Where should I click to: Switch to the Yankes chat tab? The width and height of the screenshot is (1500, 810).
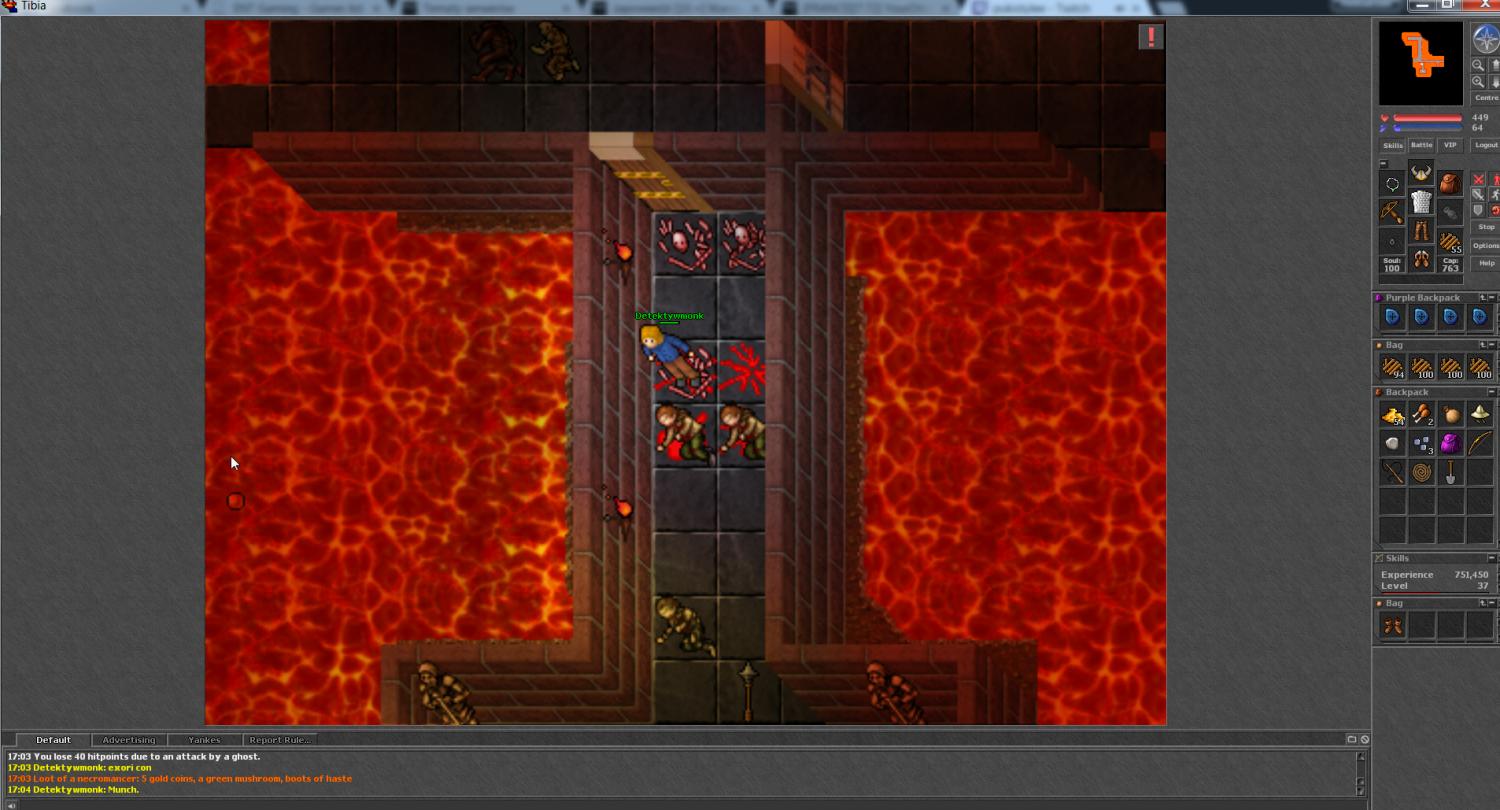pos(204,740)
